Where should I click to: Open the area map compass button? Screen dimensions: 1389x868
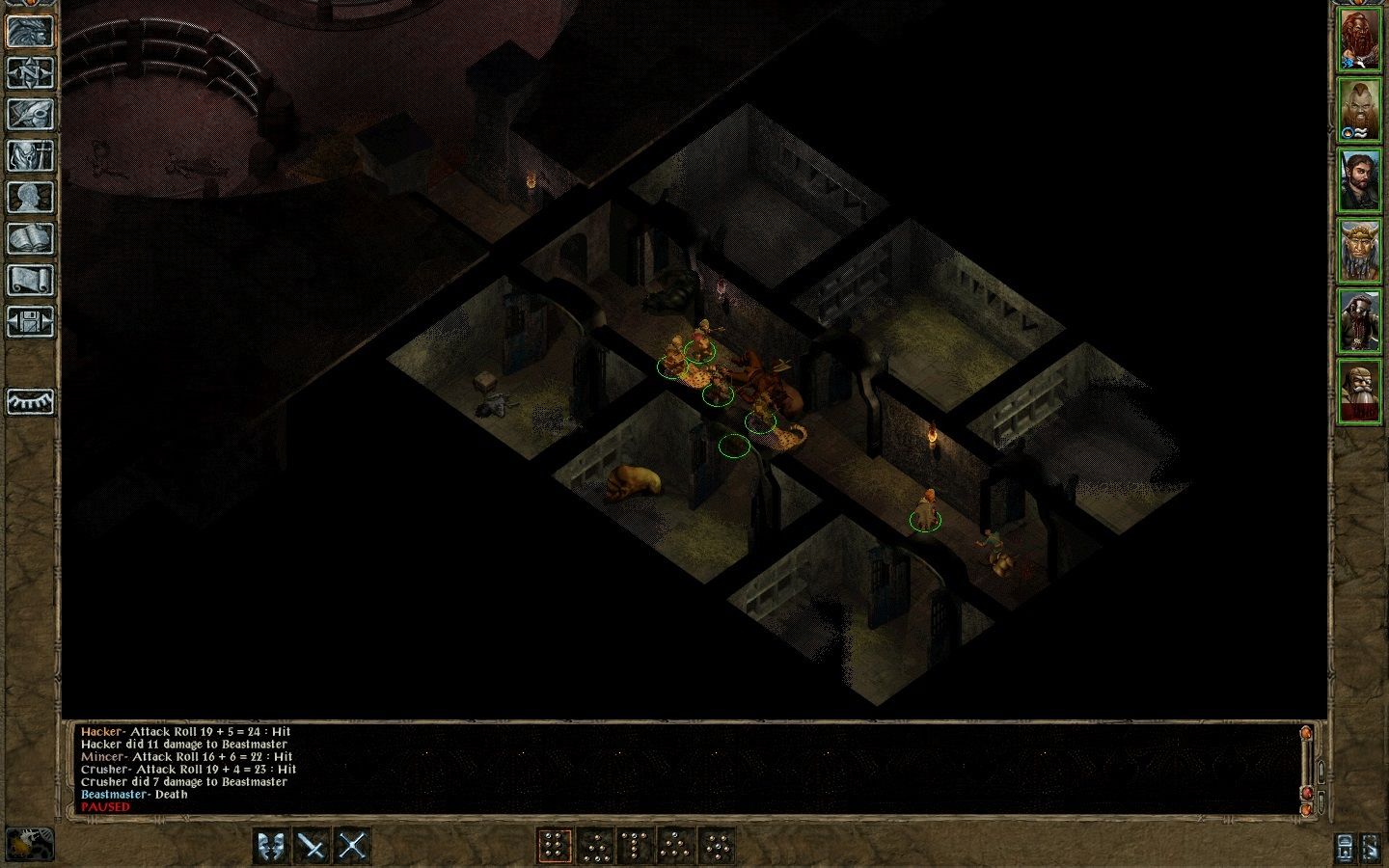(31, 72)
